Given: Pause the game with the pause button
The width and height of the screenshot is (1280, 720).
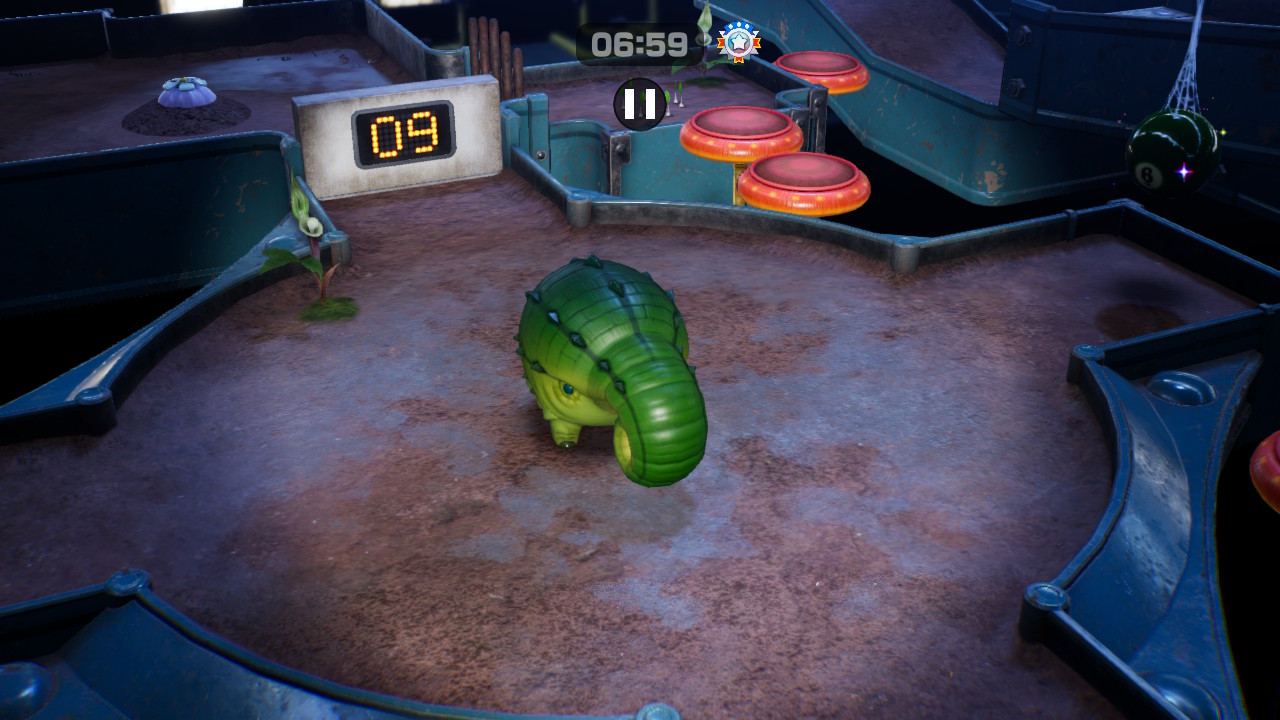Looking at the screenshot, I should coord(640,104).
